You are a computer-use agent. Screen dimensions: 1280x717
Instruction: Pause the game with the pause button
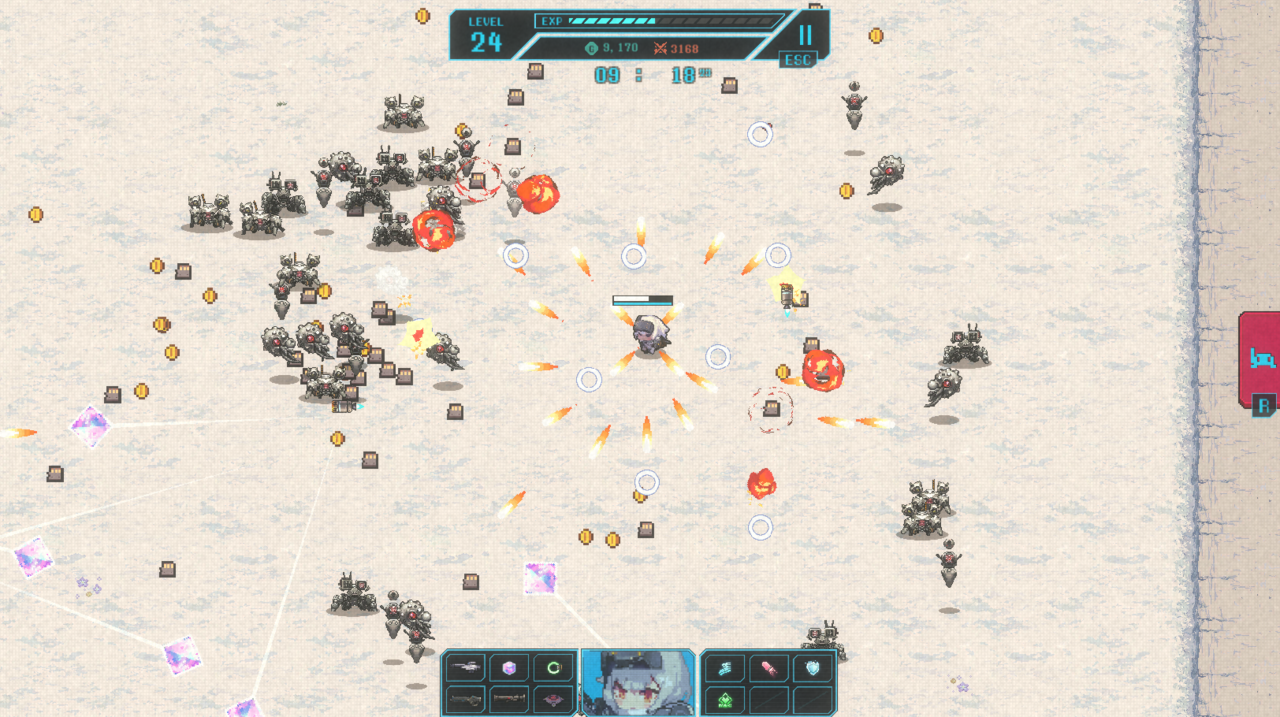click(x=805, y=35)
